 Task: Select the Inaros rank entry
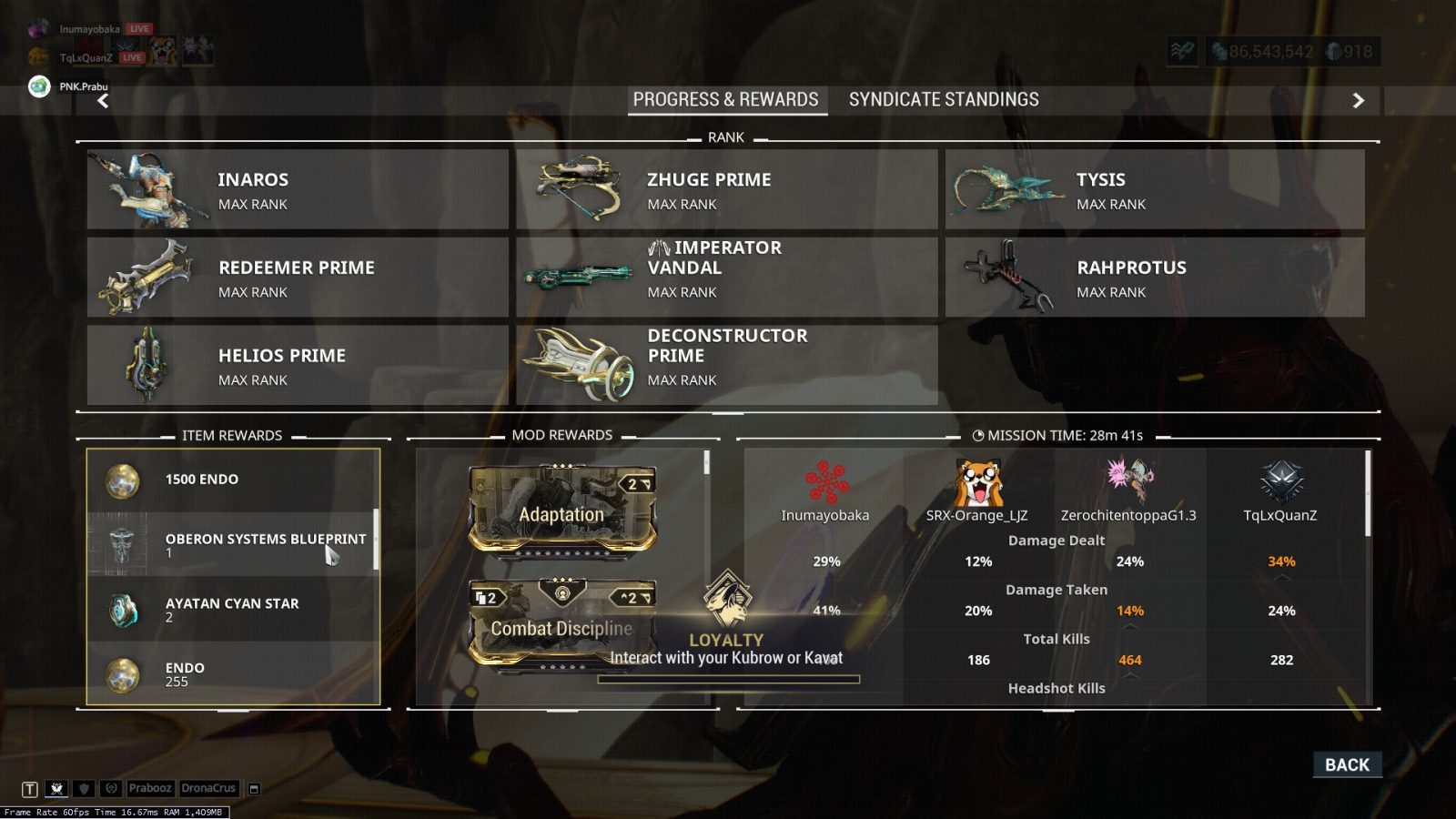[x=298, y=189]
